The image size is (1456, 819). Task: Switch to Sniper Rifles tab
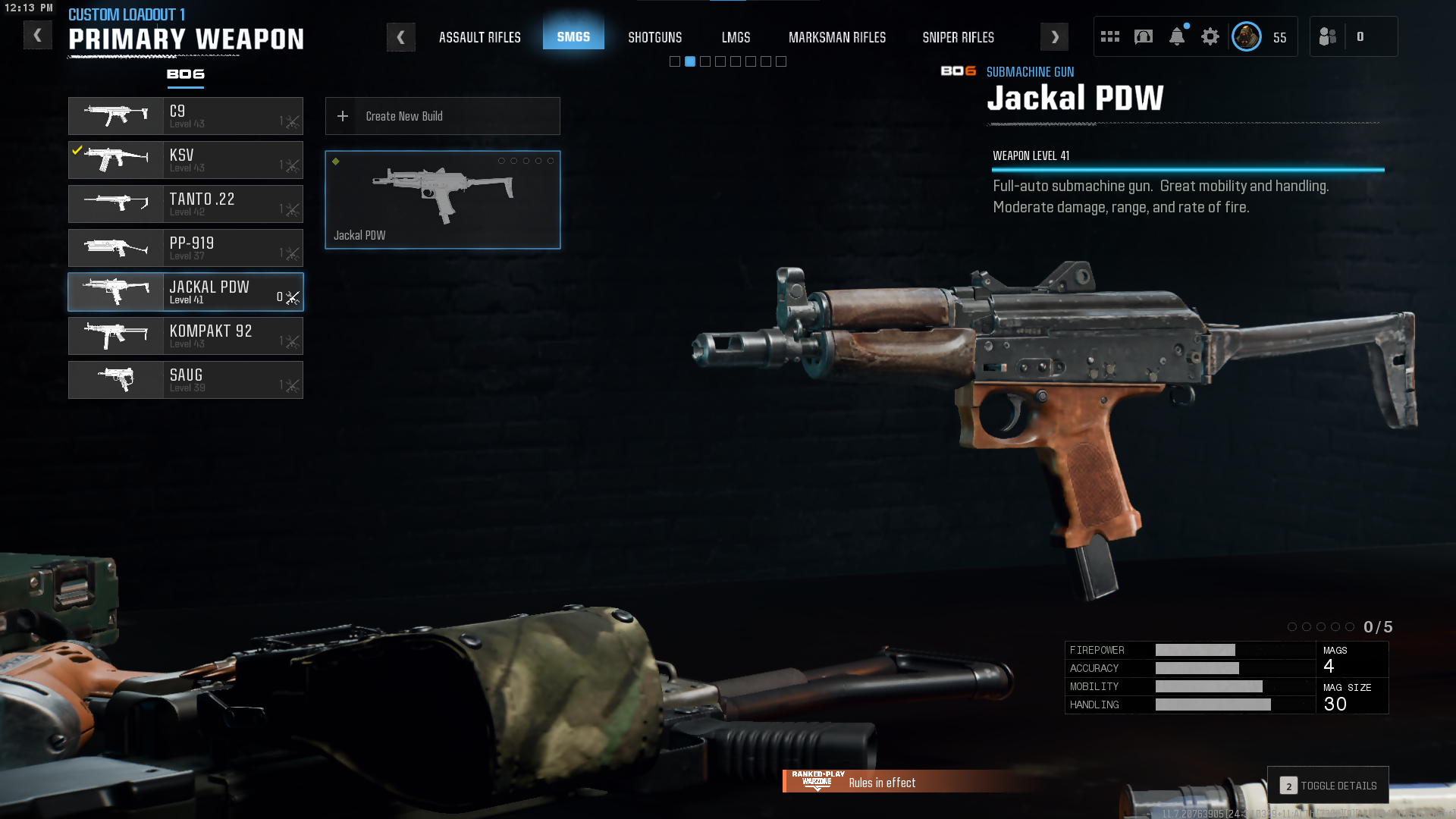point(958,37)
